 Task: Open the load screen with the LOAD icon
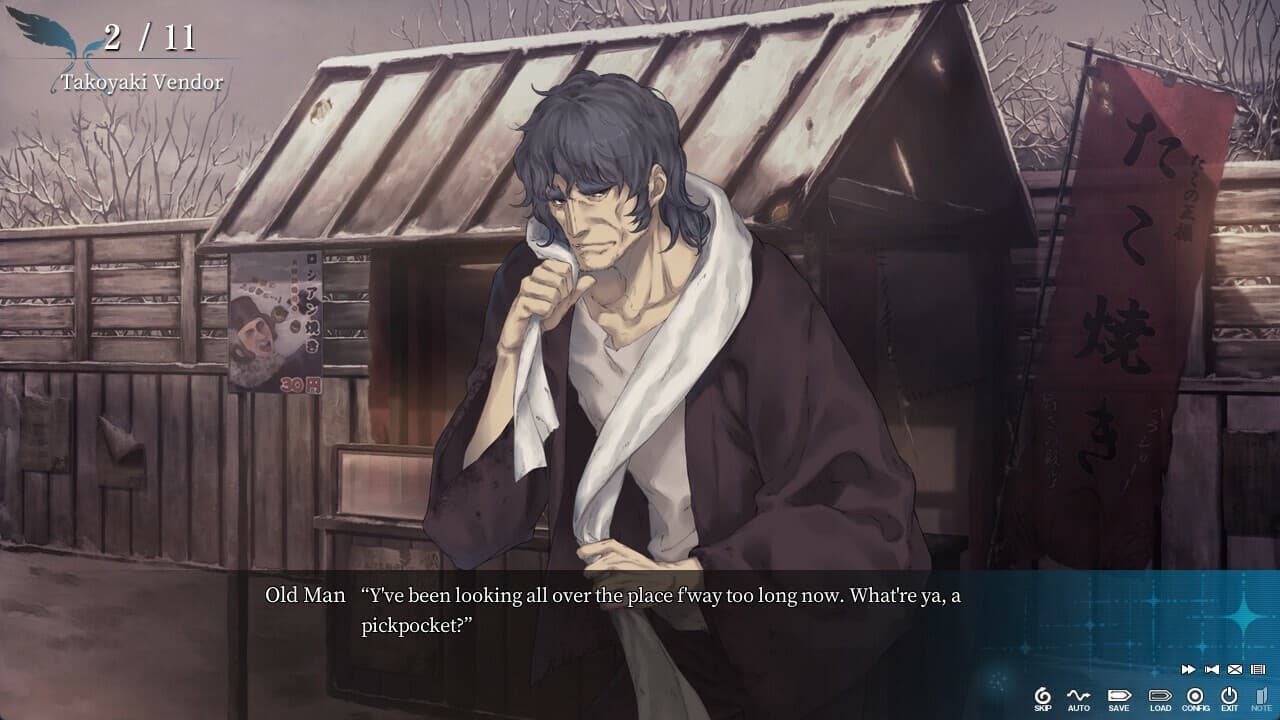point(1161,694)
